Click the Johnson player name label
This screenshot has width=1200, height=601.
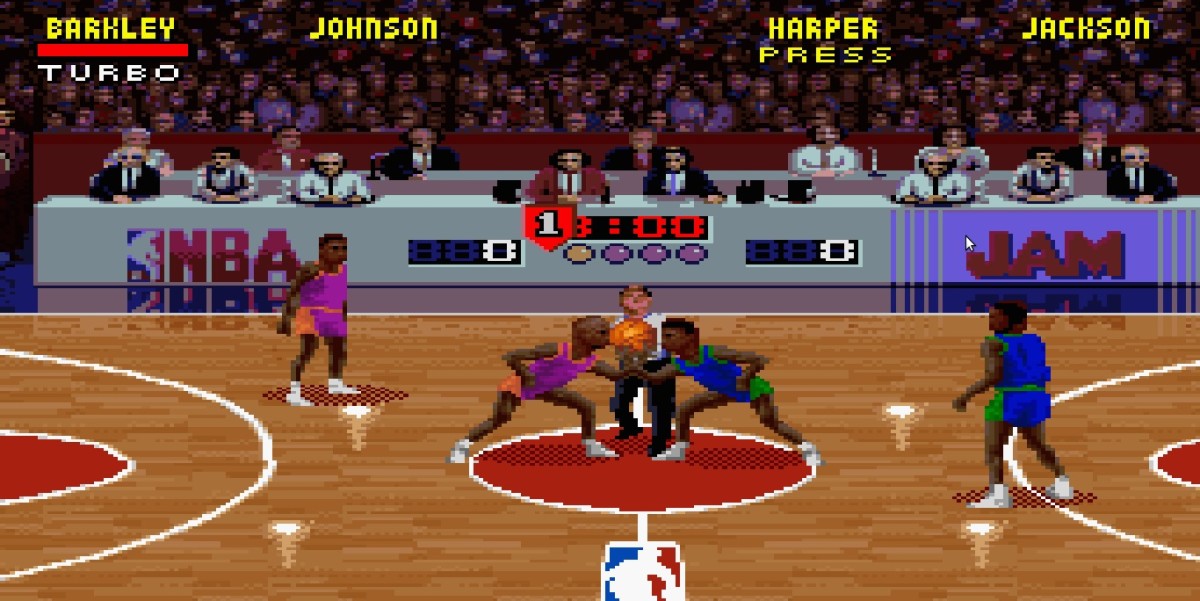point(373,28)
